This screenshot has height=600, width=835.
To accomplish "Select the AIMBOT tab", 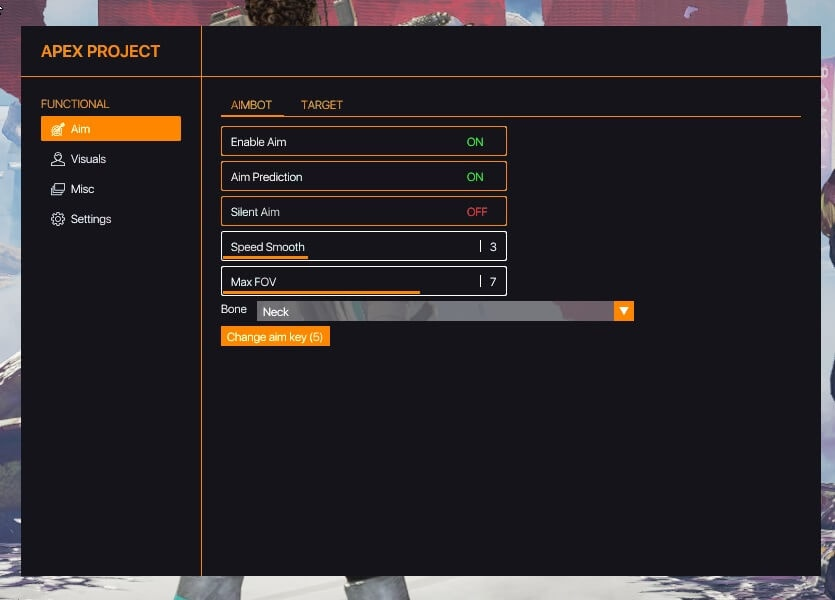I will [x=251, y=105].
